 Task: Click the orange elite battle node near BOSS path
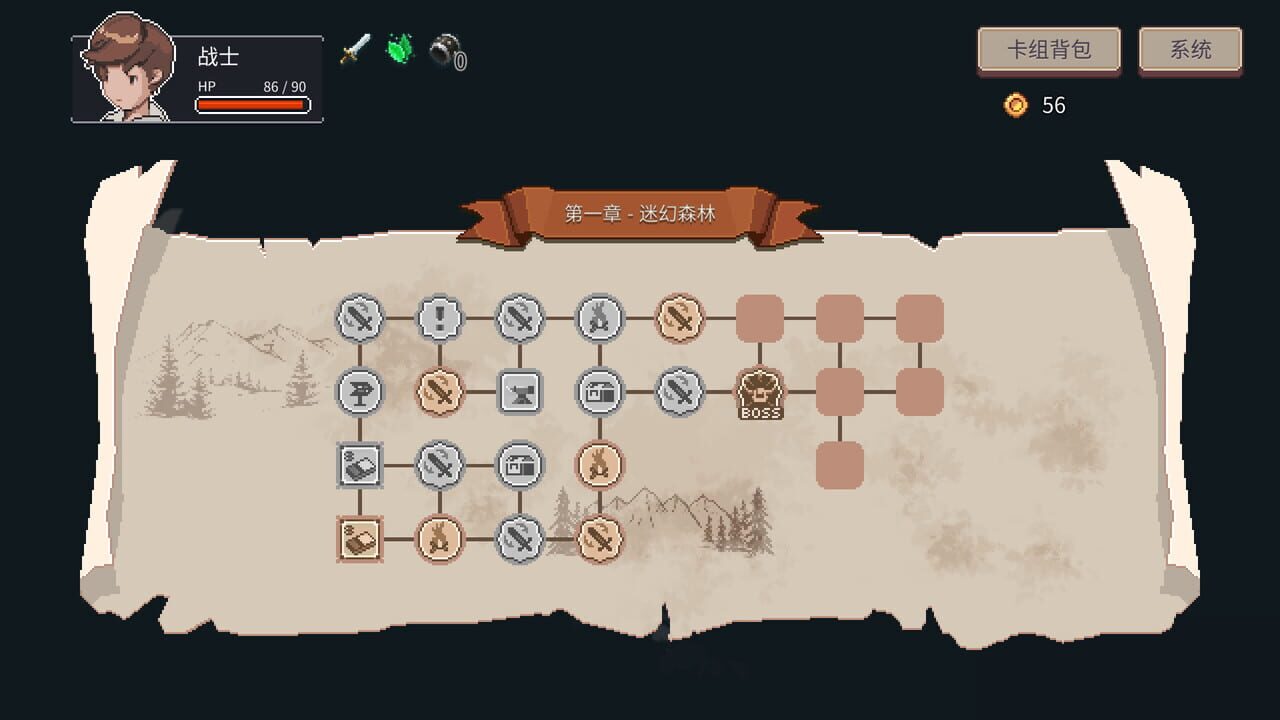681,316
